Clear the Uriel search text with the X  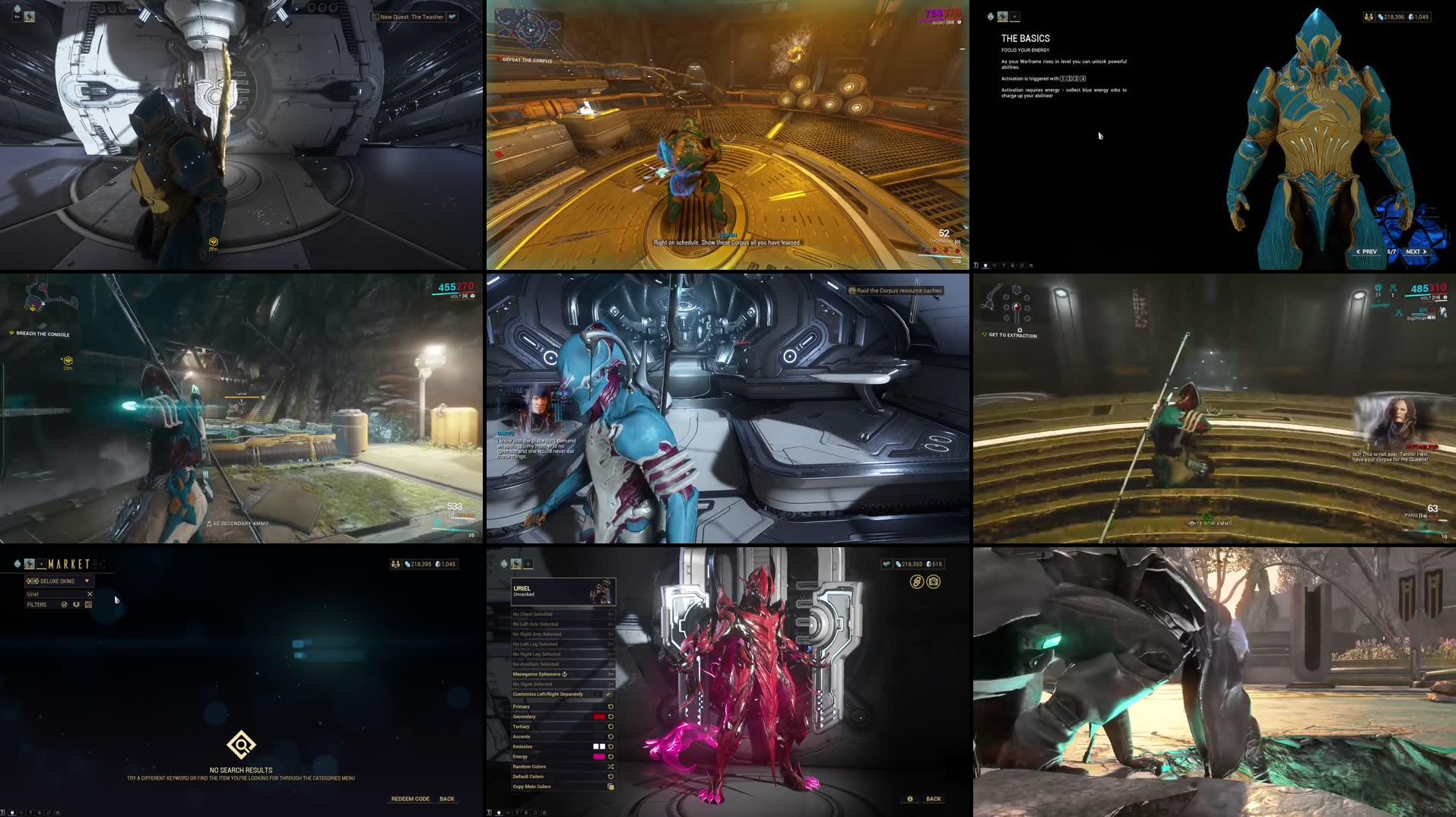90,594
